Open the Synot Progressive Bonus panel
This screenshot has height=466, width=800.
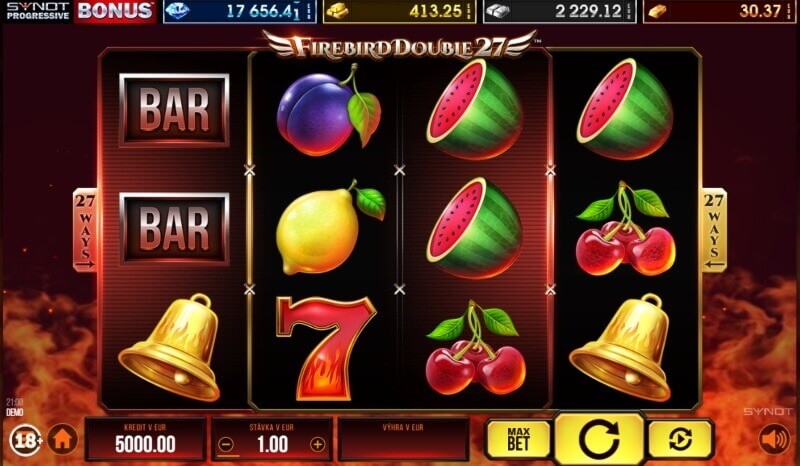[x=79, y=11]
